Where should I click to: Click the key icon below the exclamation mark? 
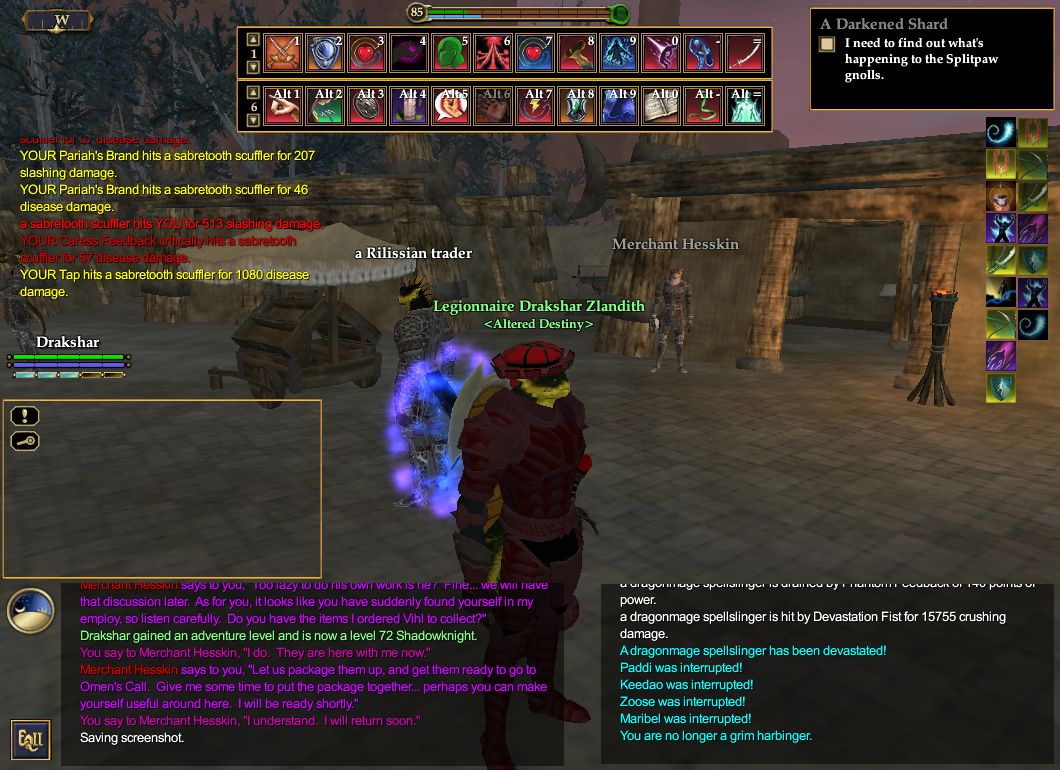[x=26, y=441]
